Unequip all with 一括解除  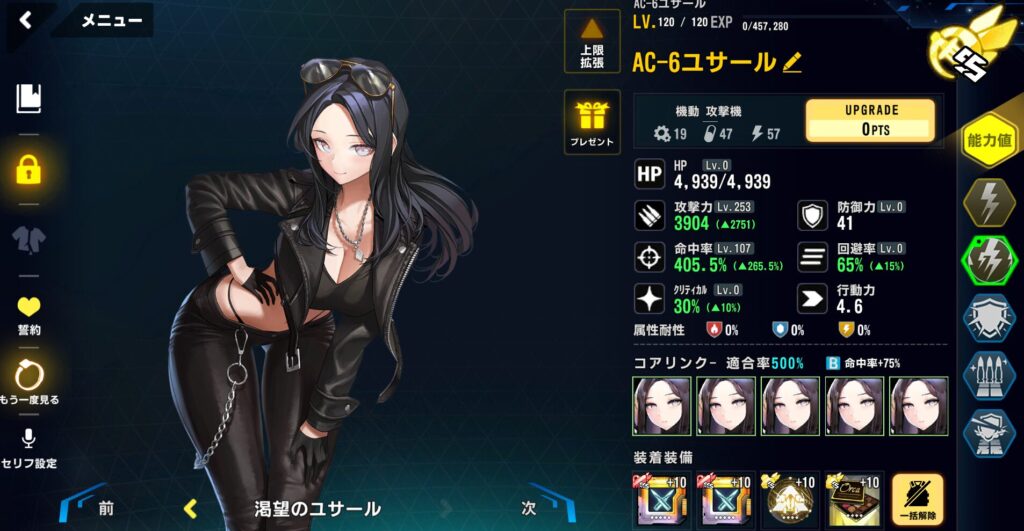(918, 500)
